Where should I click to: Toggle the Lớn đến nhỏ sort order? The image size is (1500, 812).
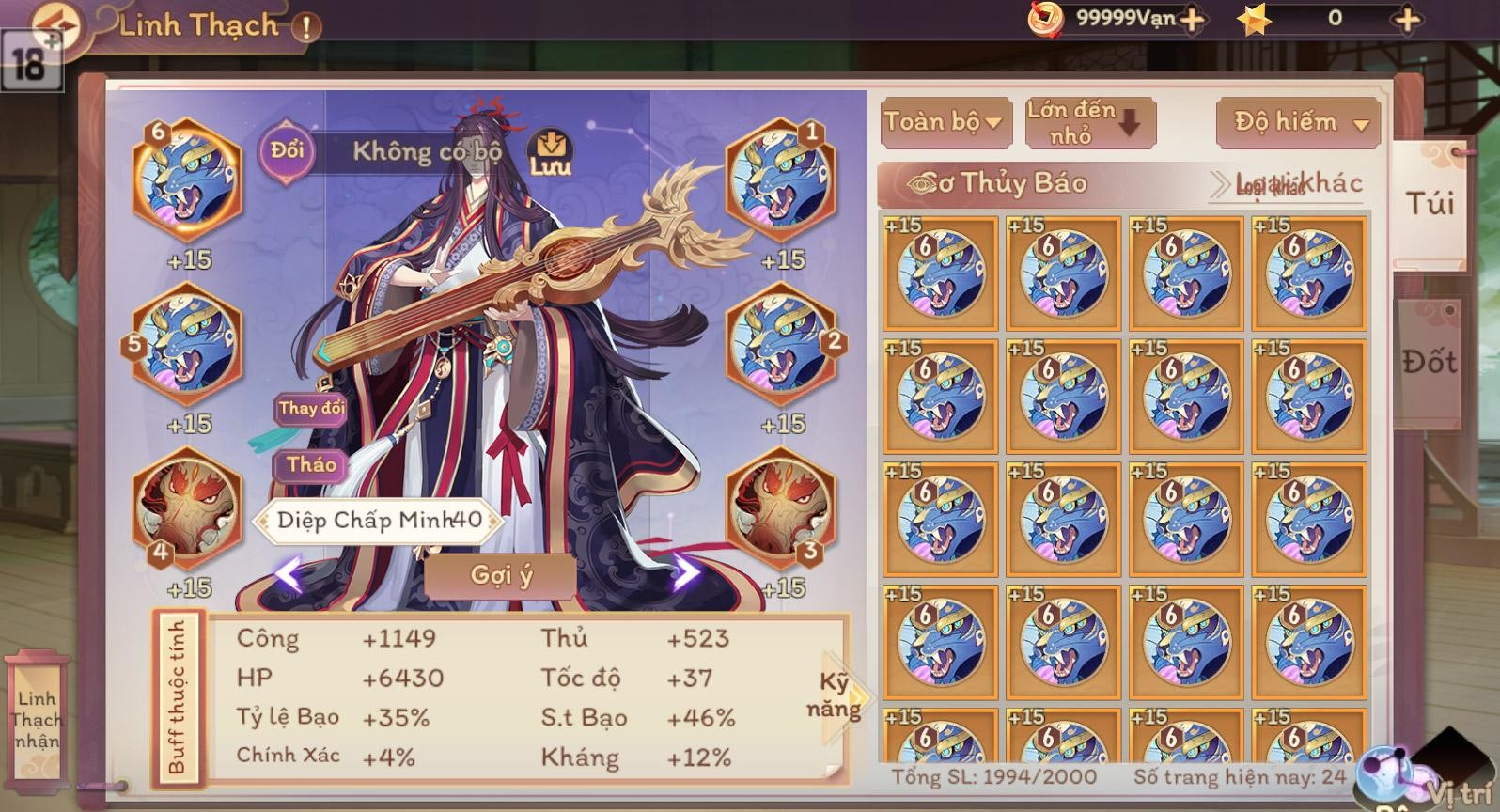tap(1088, 122)
